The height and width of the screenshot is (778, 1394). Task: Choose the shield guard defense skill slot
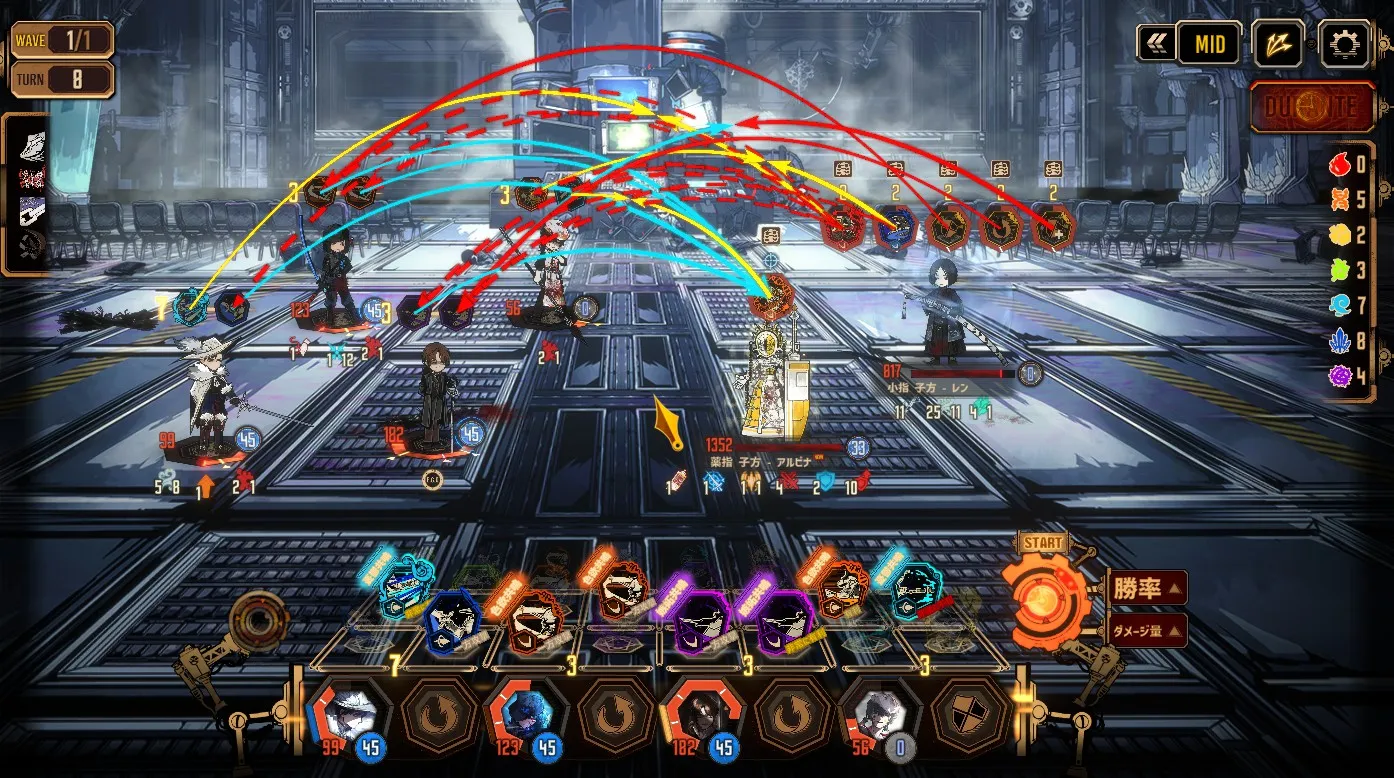tap(967, 713)
